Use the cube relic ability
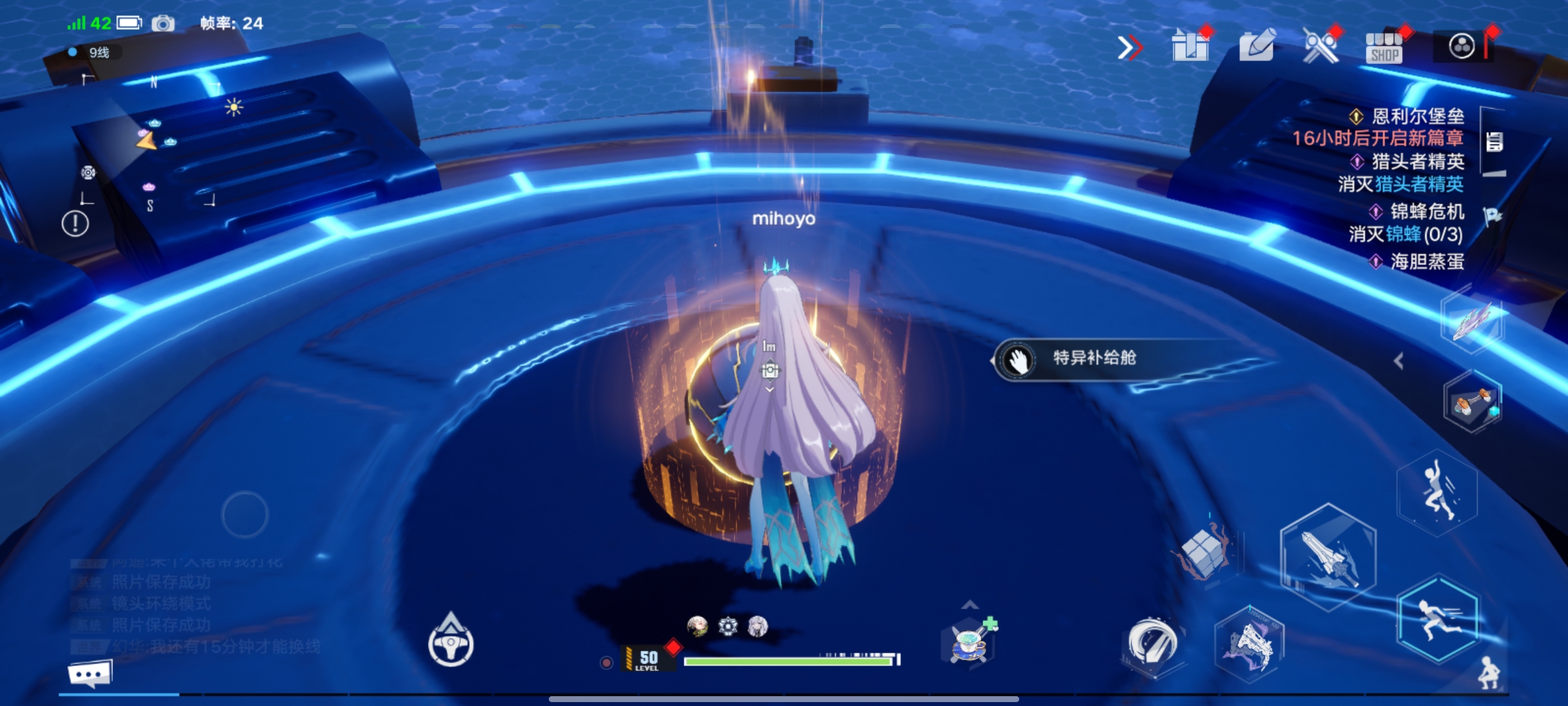Screen dimensions: 1568x706 [x=1204, y=554]
